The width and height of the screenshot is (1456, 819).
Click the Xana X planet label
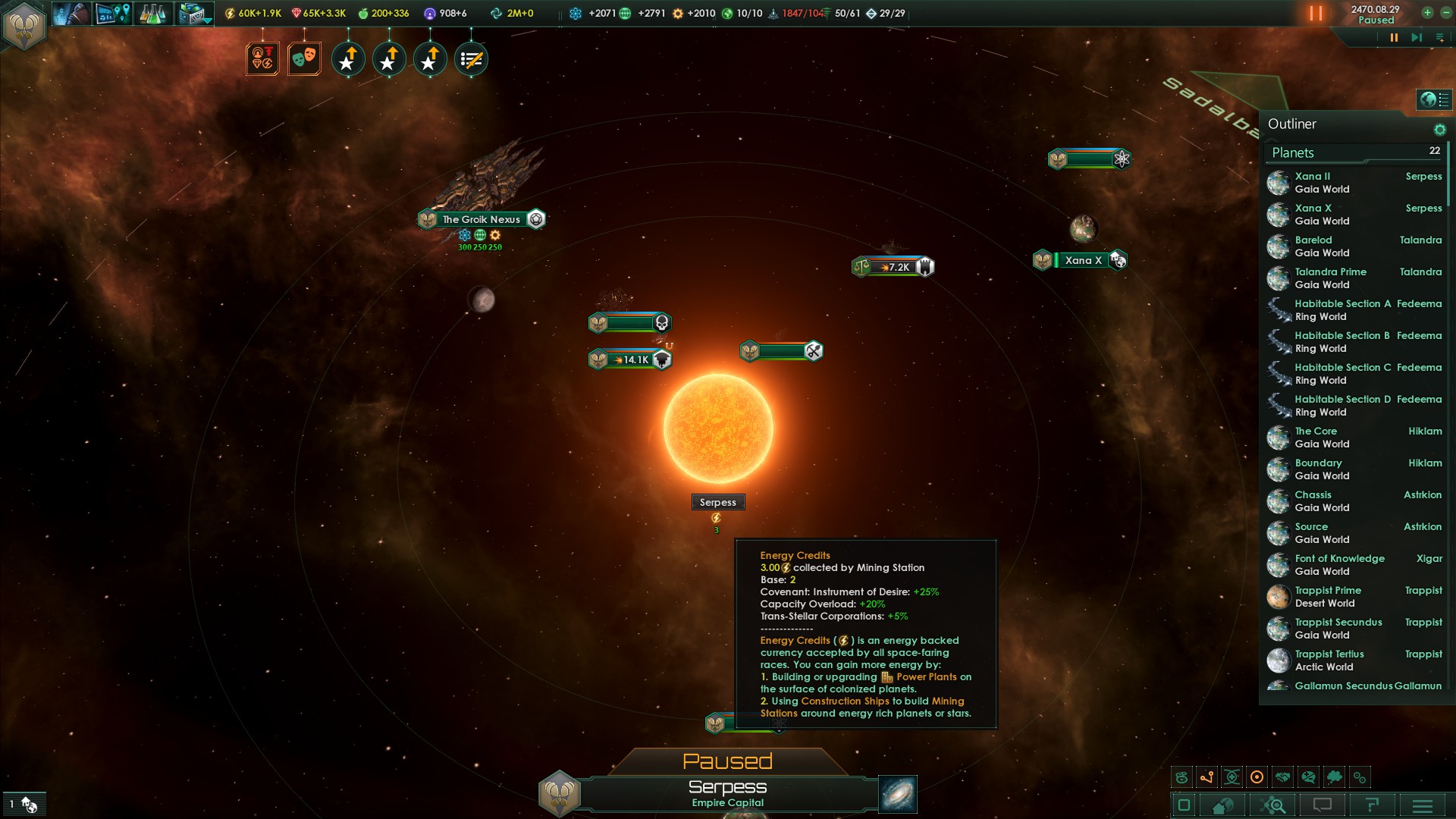1083,260
